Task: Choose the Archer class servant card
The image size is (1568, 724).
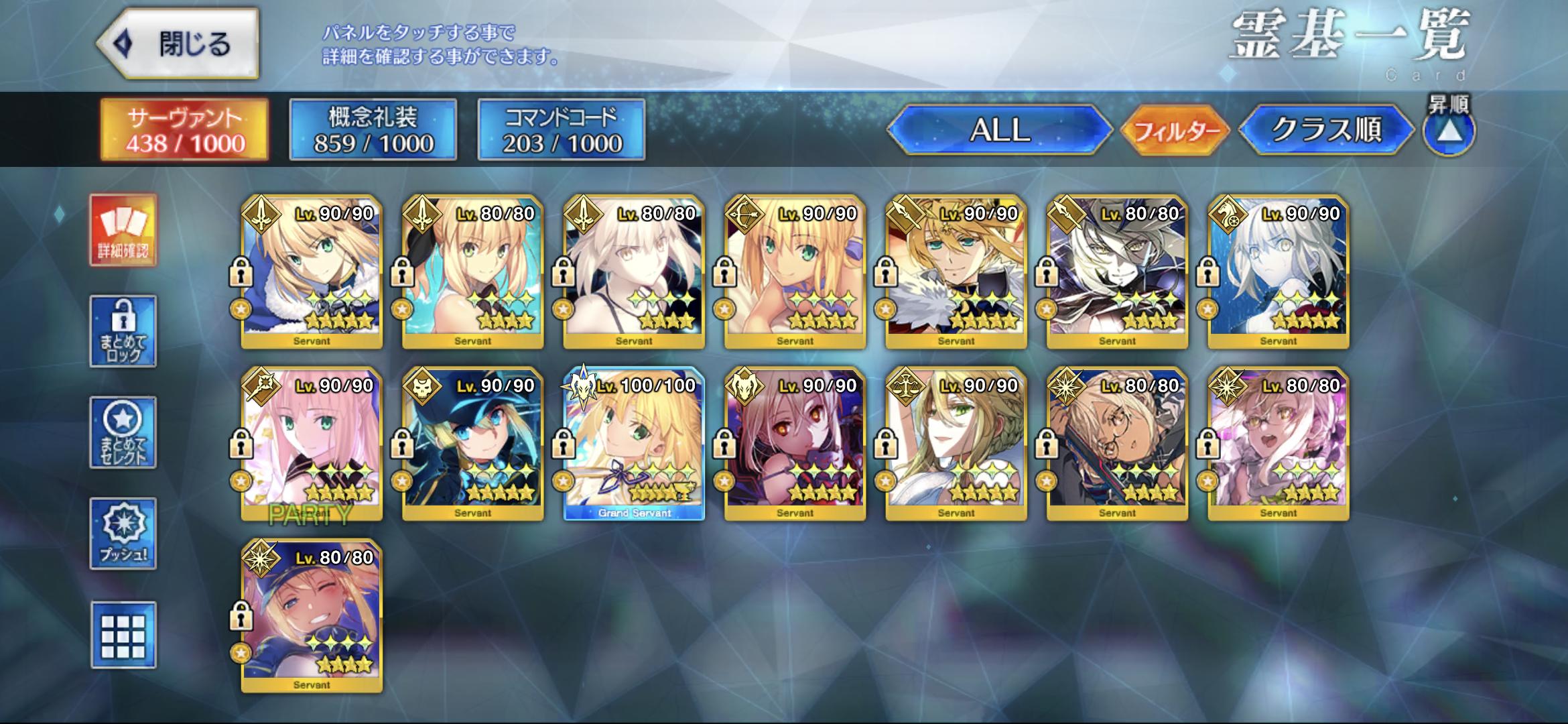Action: pyautogui.click(x=795, y=271)
